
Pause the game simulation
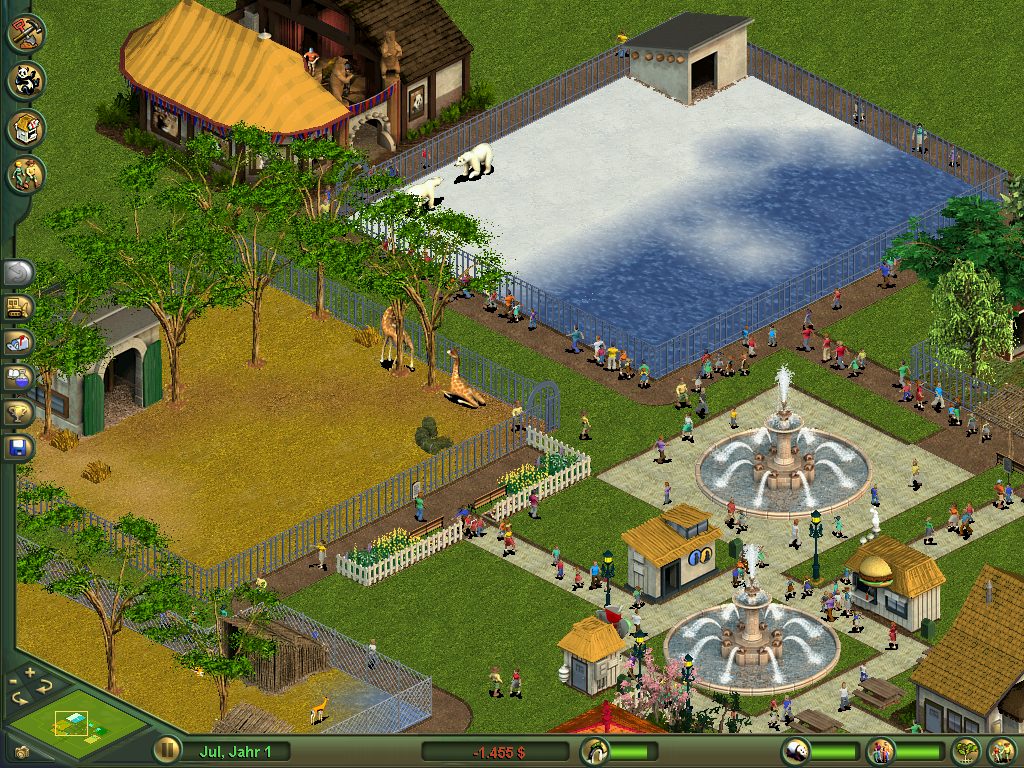(166, 749)
